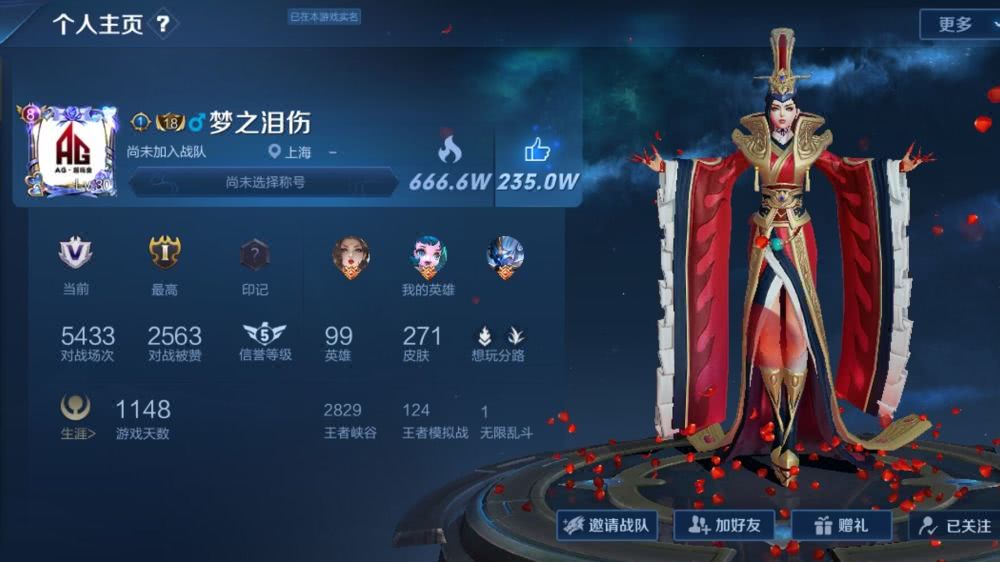Image resolution: width=1000 pixels, height=562 pixels.
Task: Select the blue armored hero portrait
Action: (505, 256)
